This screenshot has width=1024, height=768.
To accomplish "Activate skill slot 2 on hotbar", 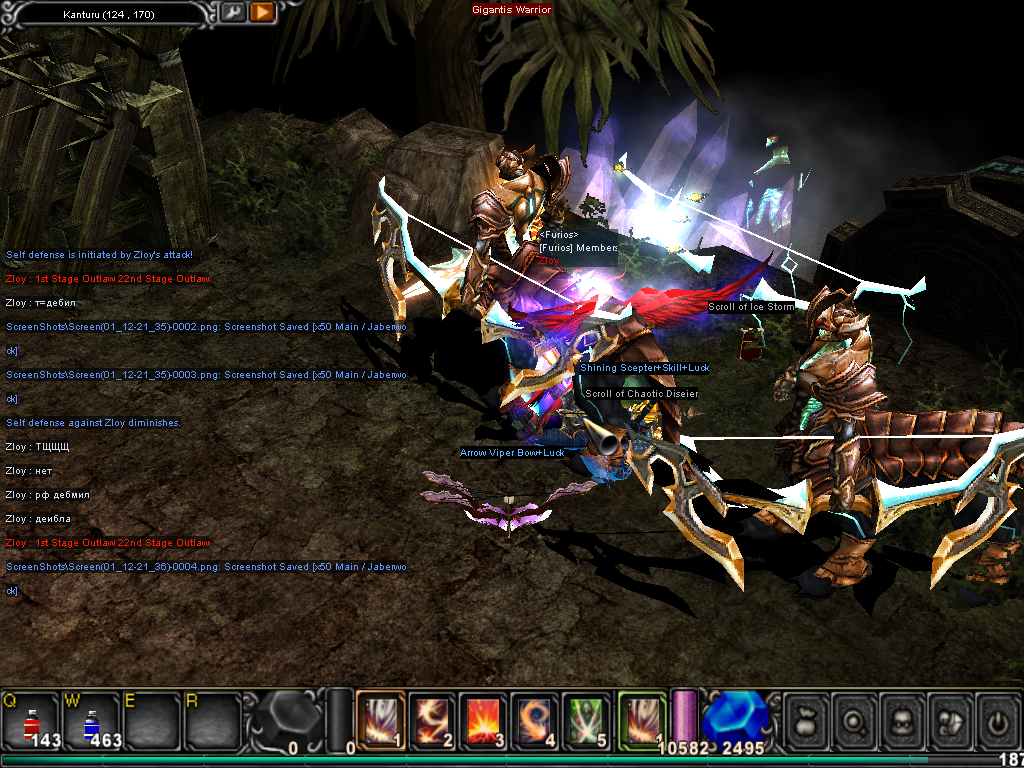I will tap(432, 720).
